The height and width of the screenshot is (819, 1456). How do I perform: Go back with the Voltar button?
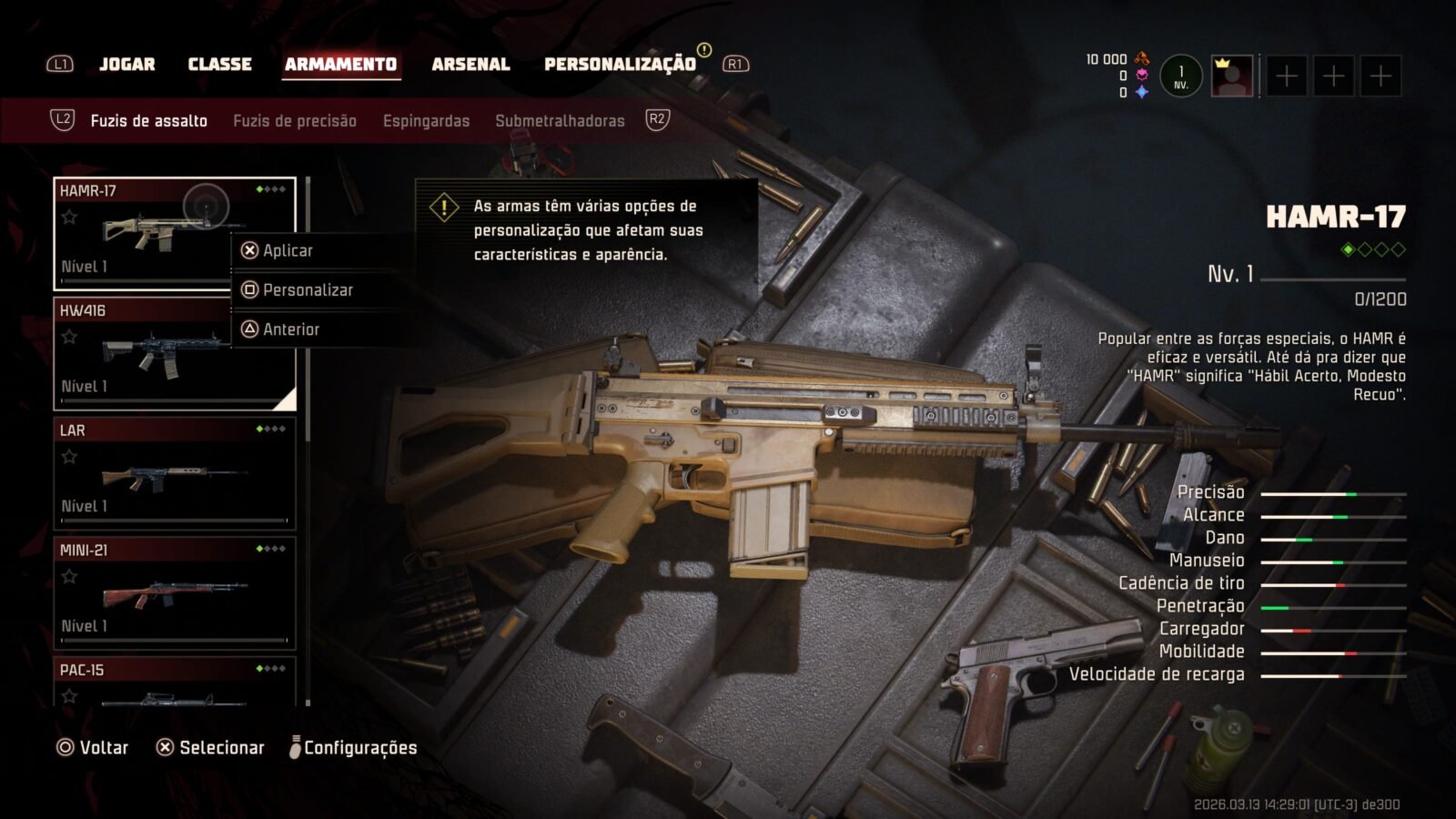(x=93, y=747)
